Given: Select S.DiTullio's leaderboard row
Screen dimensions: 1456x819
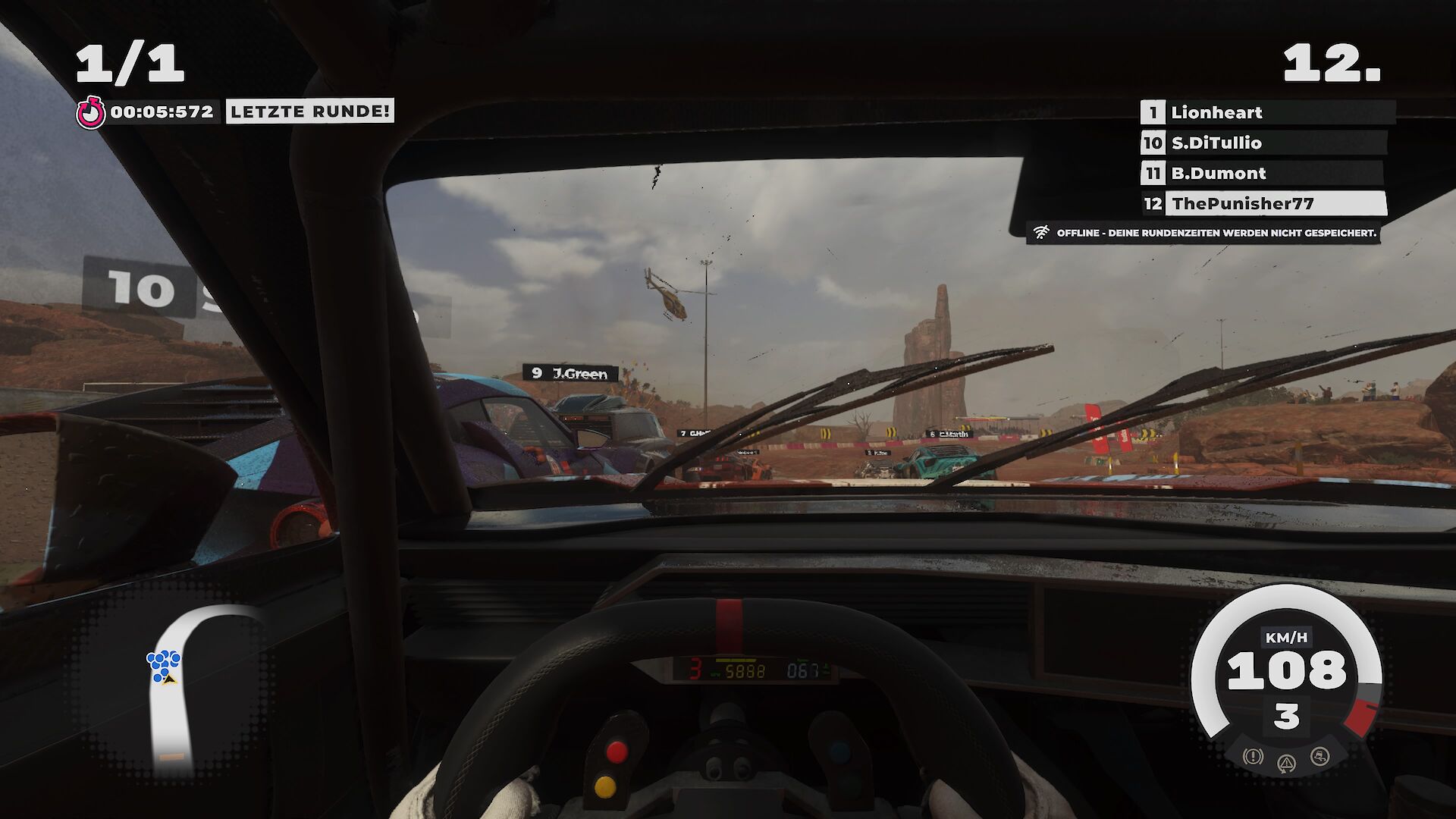Looking at the screenshot, I should [x=1263, y=143].
